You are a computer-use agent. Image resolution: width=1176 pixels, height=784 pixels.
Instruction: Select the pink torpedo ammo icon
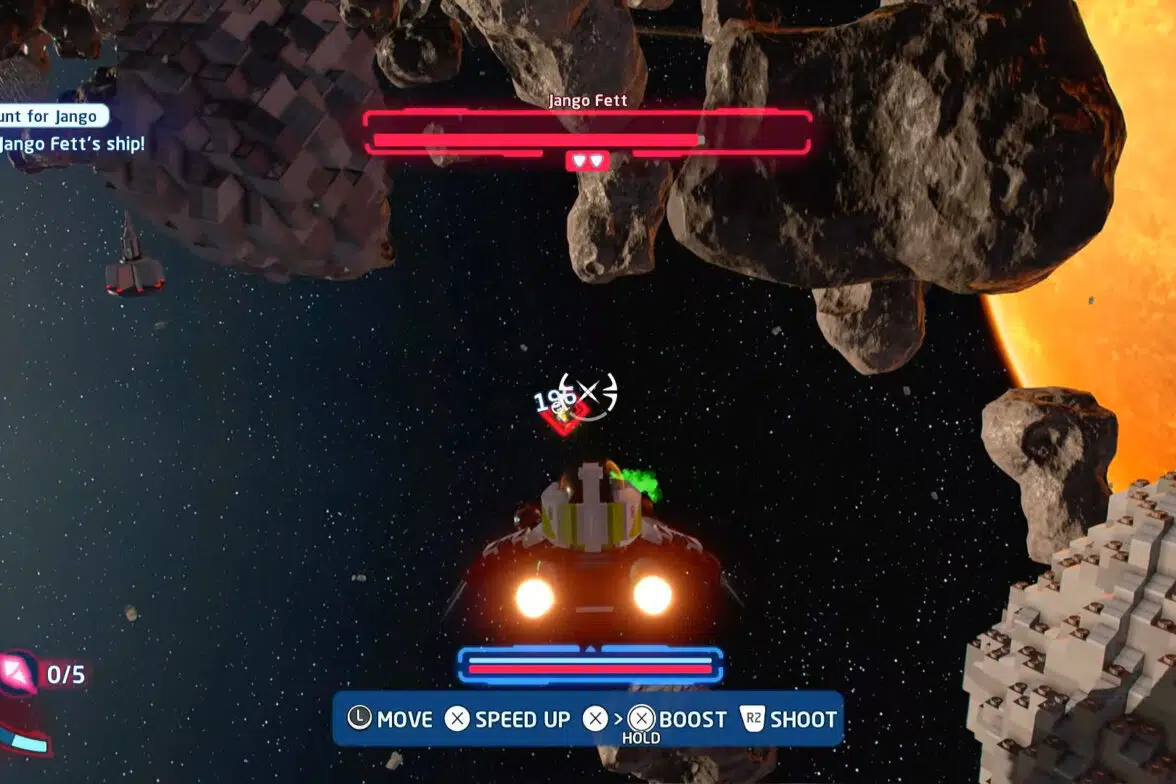coord(17,673)
